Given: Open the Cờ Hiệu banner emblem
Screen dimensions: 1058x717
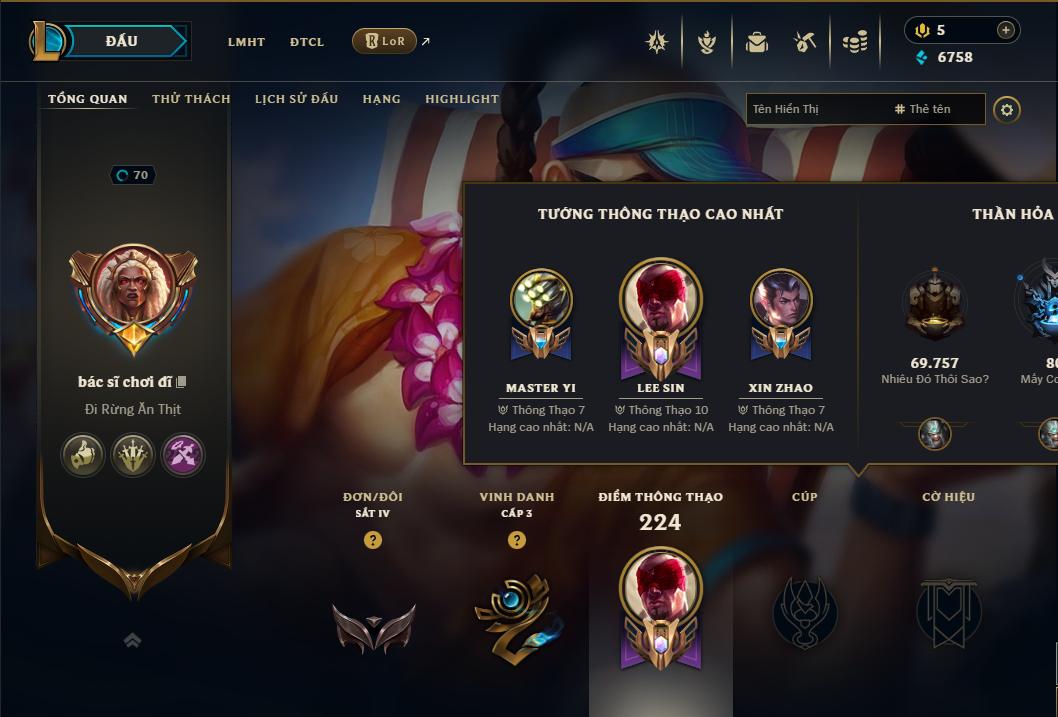Looking at the screenshot, I should coord(948,611).
